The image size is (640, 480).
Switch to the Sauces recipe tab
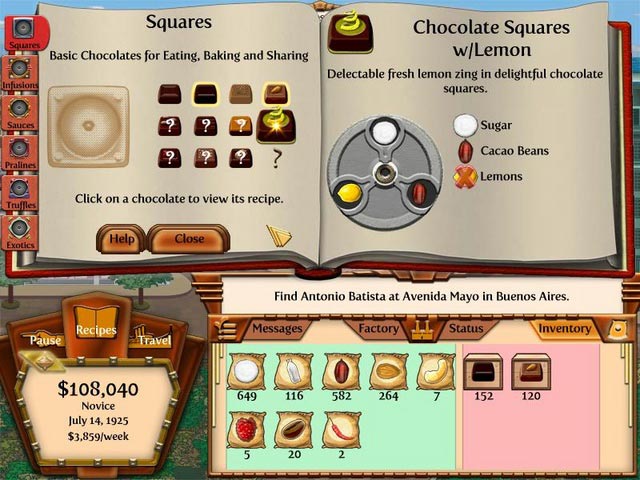tap(20, 112)
